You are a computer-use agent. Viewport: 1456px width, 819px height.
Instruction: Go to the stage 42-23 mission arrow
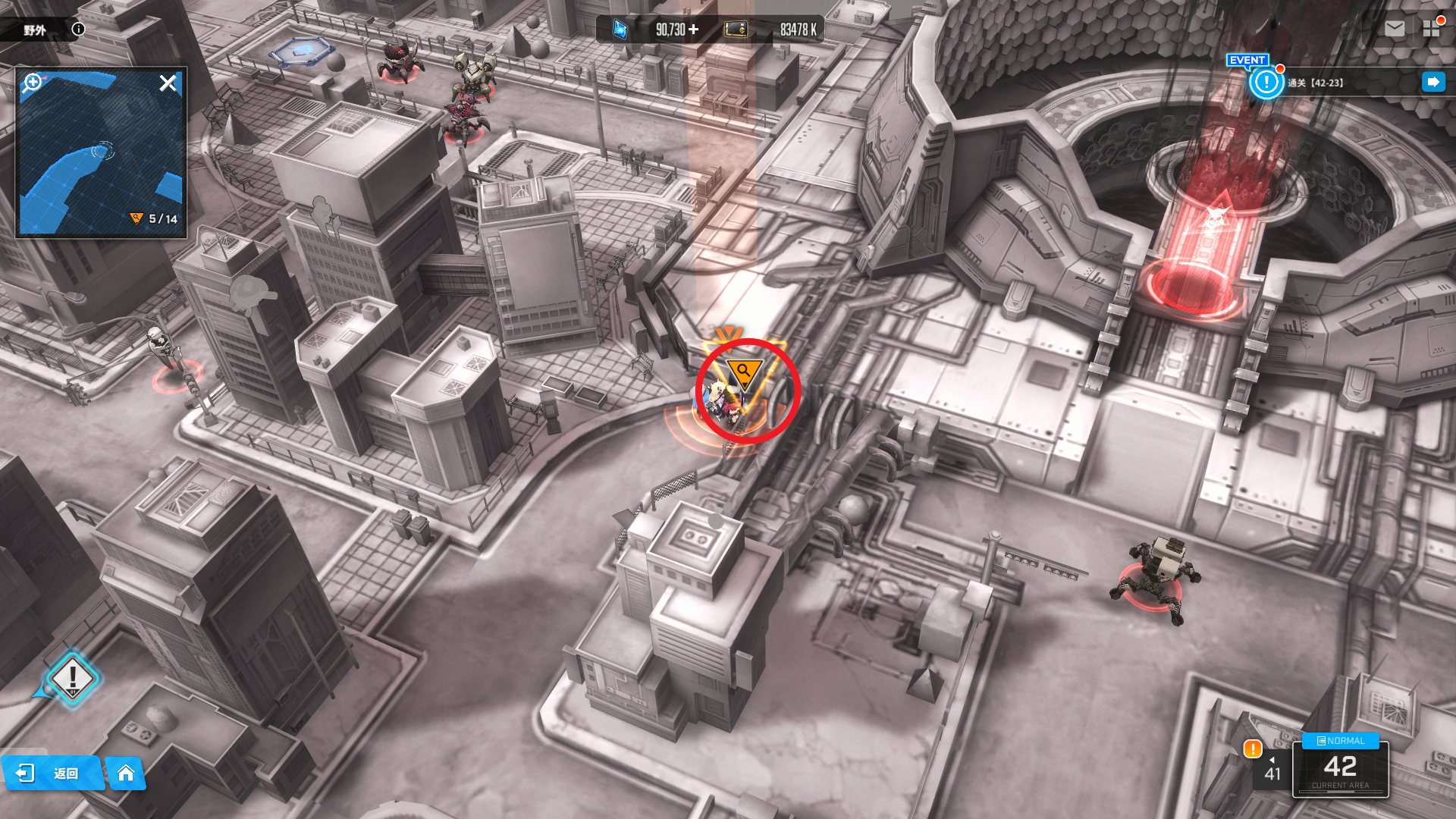1433,82
